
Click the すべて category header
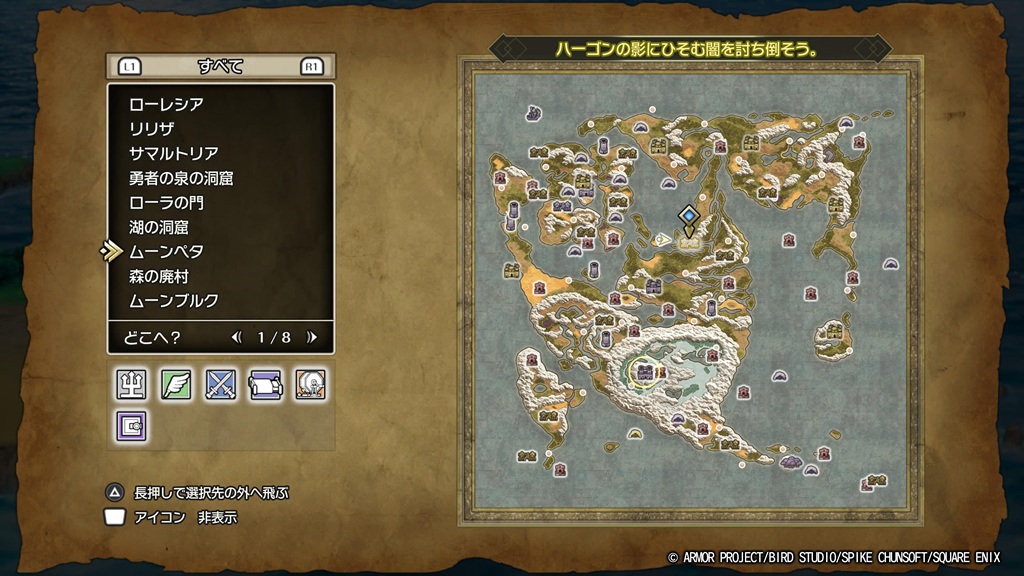pos(221,67)
